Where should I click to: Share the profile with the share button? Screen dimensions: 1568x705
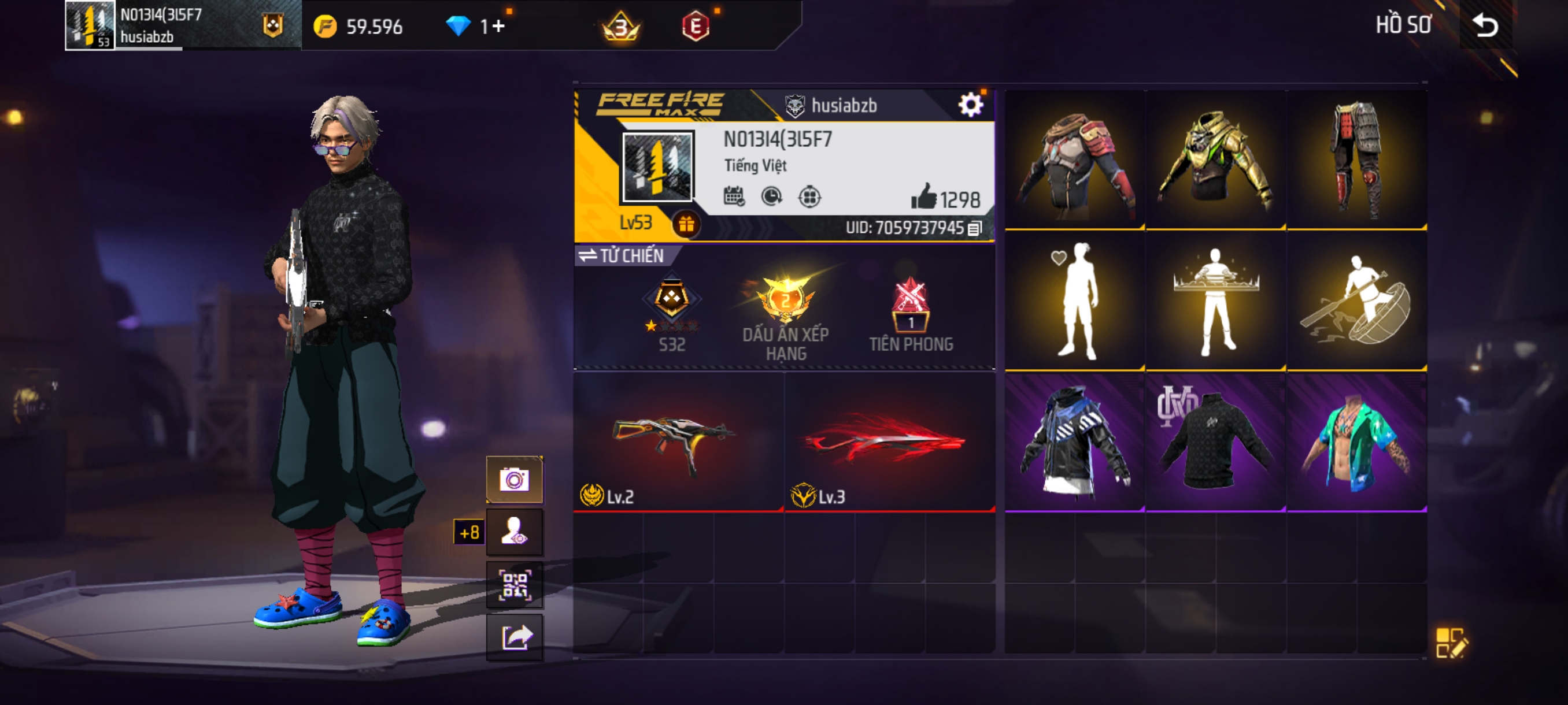coord(515,637)
